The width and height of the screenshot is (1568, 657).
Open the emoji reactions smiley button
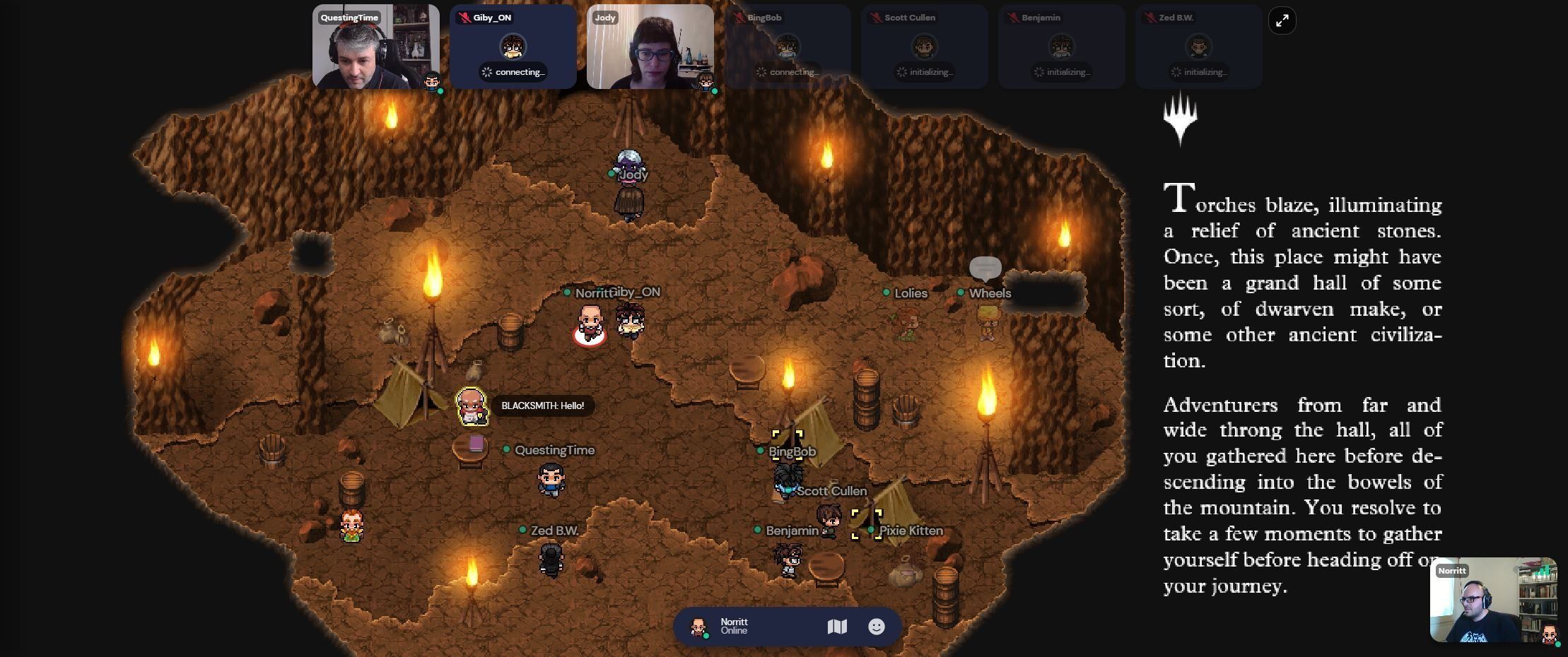pyautogui.click(x=876, y=627)
